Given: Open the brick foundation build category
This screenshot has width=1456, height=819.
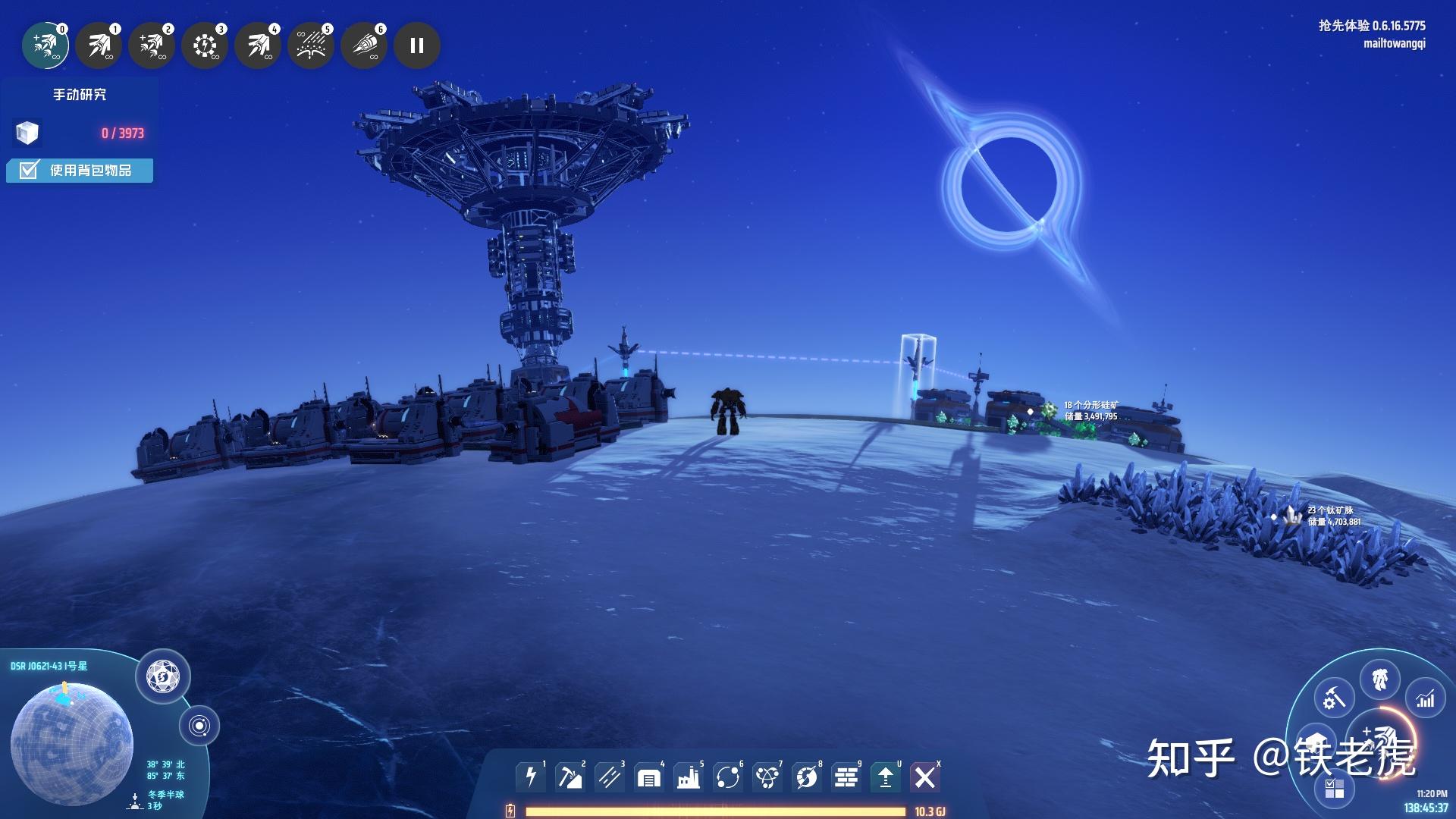Looking at the screenshot, I should click(846, 777).
